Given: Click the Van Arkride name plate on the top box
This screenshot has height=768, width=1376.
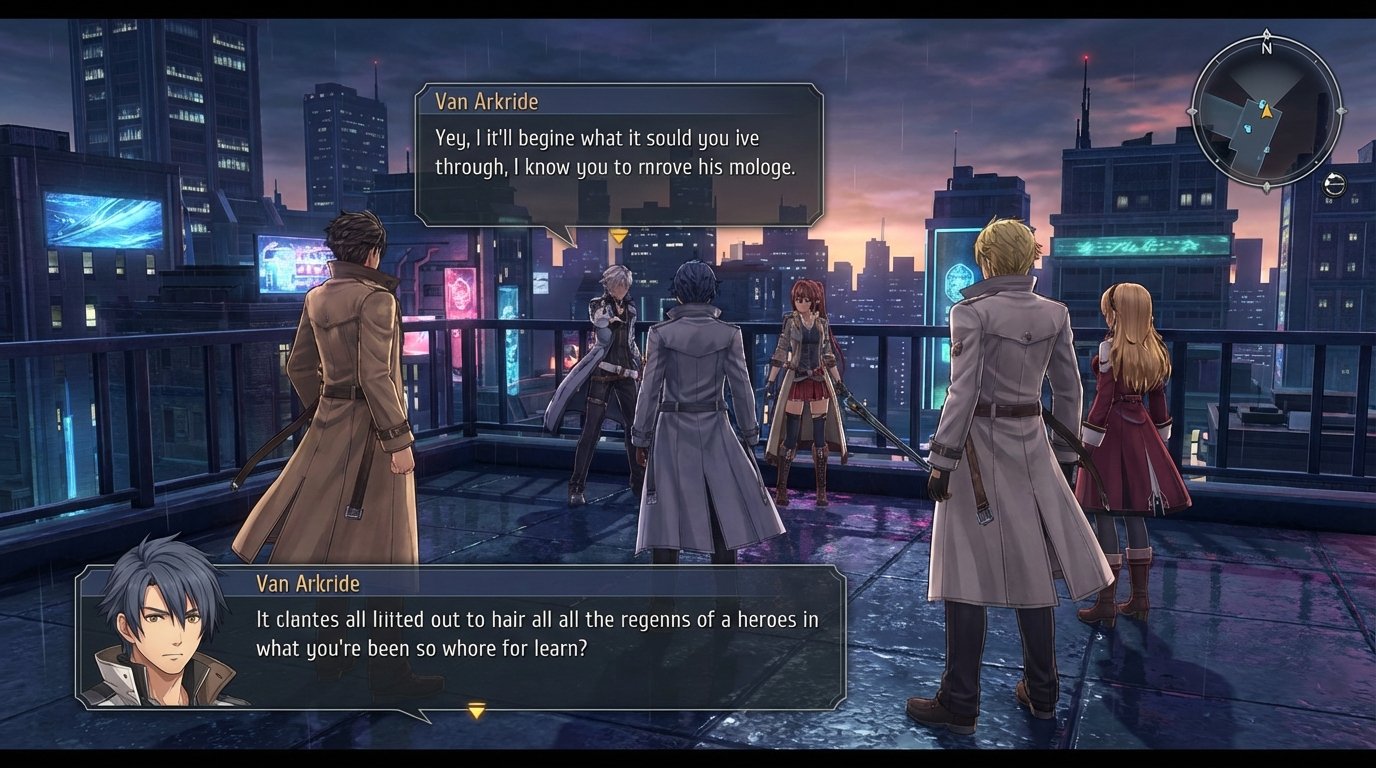Looking at the screenshot, I should tap(486, 101).
